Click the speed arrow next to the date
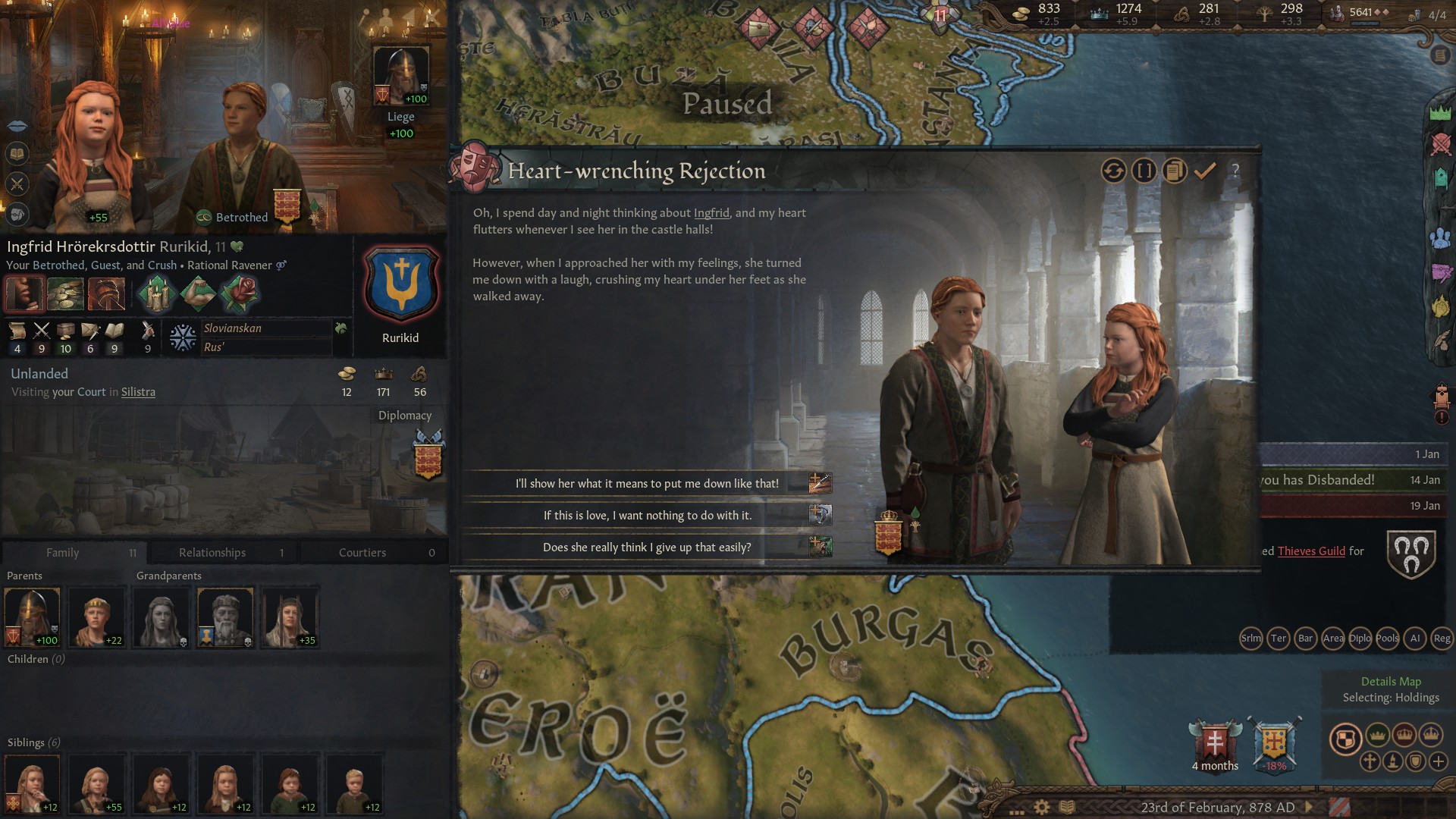 [1310, 807]
